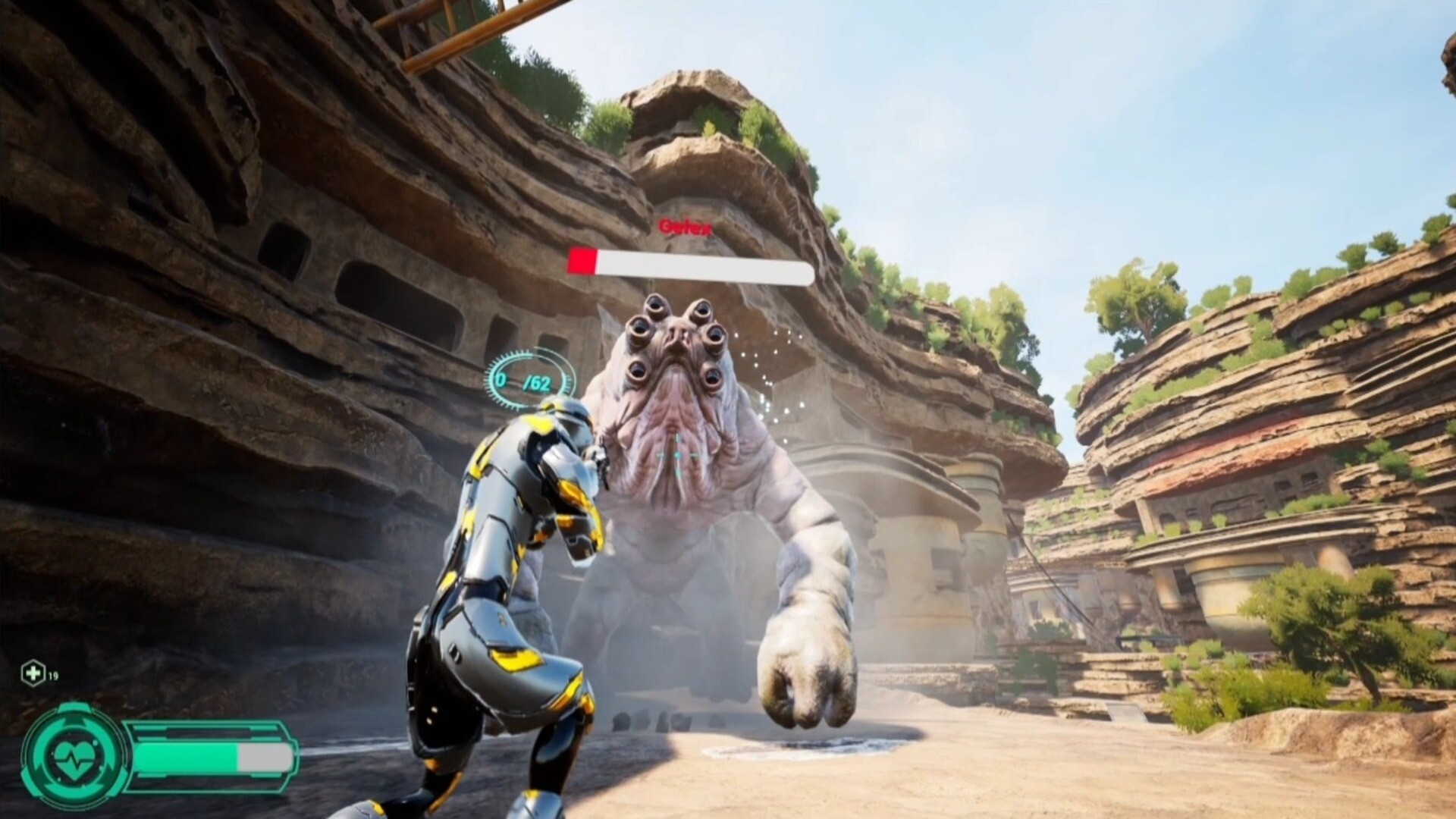
Task: Select the red "Getex" enemy name label
Action: [x=685, y=225]
